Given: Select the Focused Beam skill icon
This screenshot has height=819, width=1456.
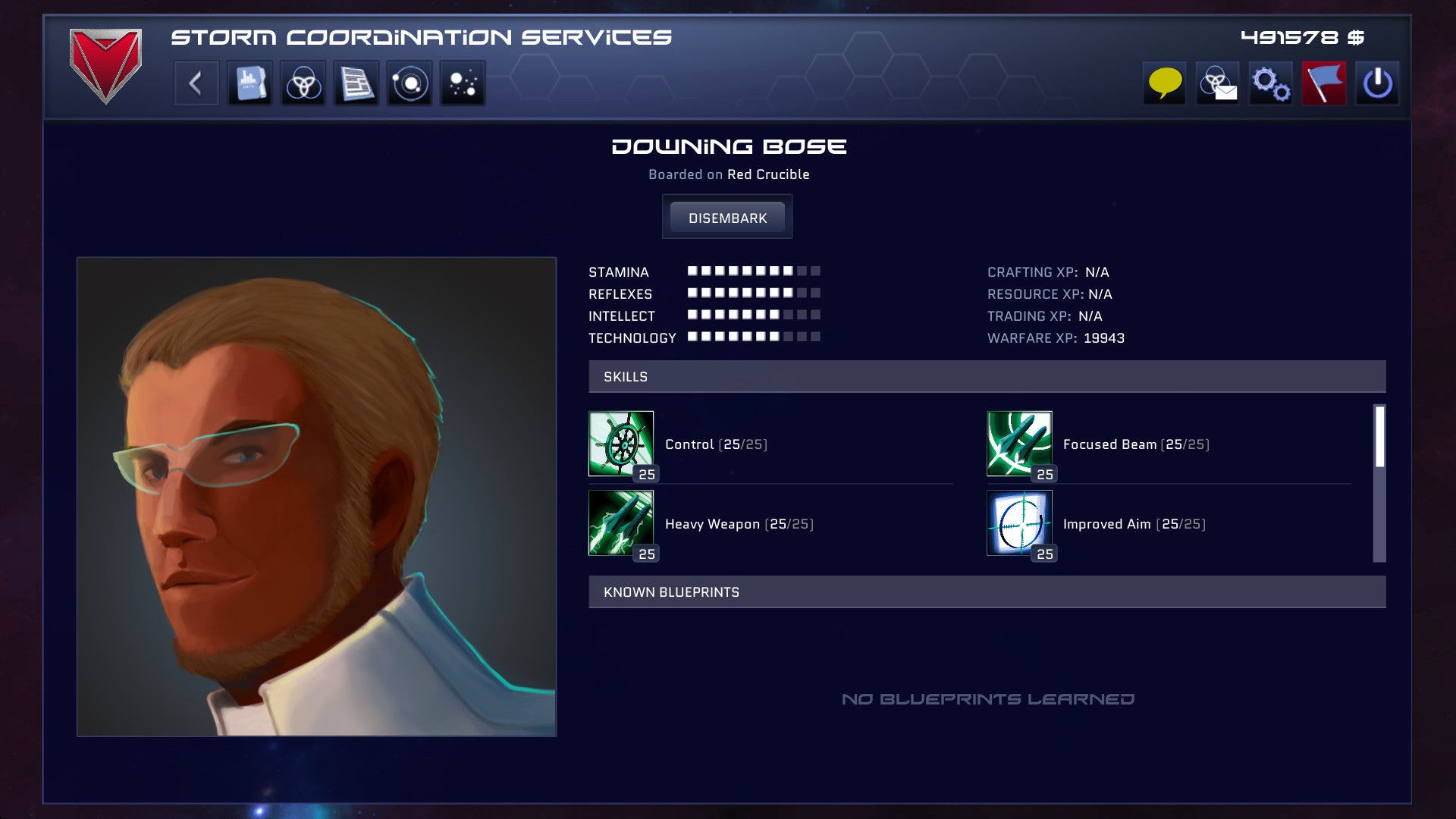Looking at the screenshot, I should [x=1019, y=444].
